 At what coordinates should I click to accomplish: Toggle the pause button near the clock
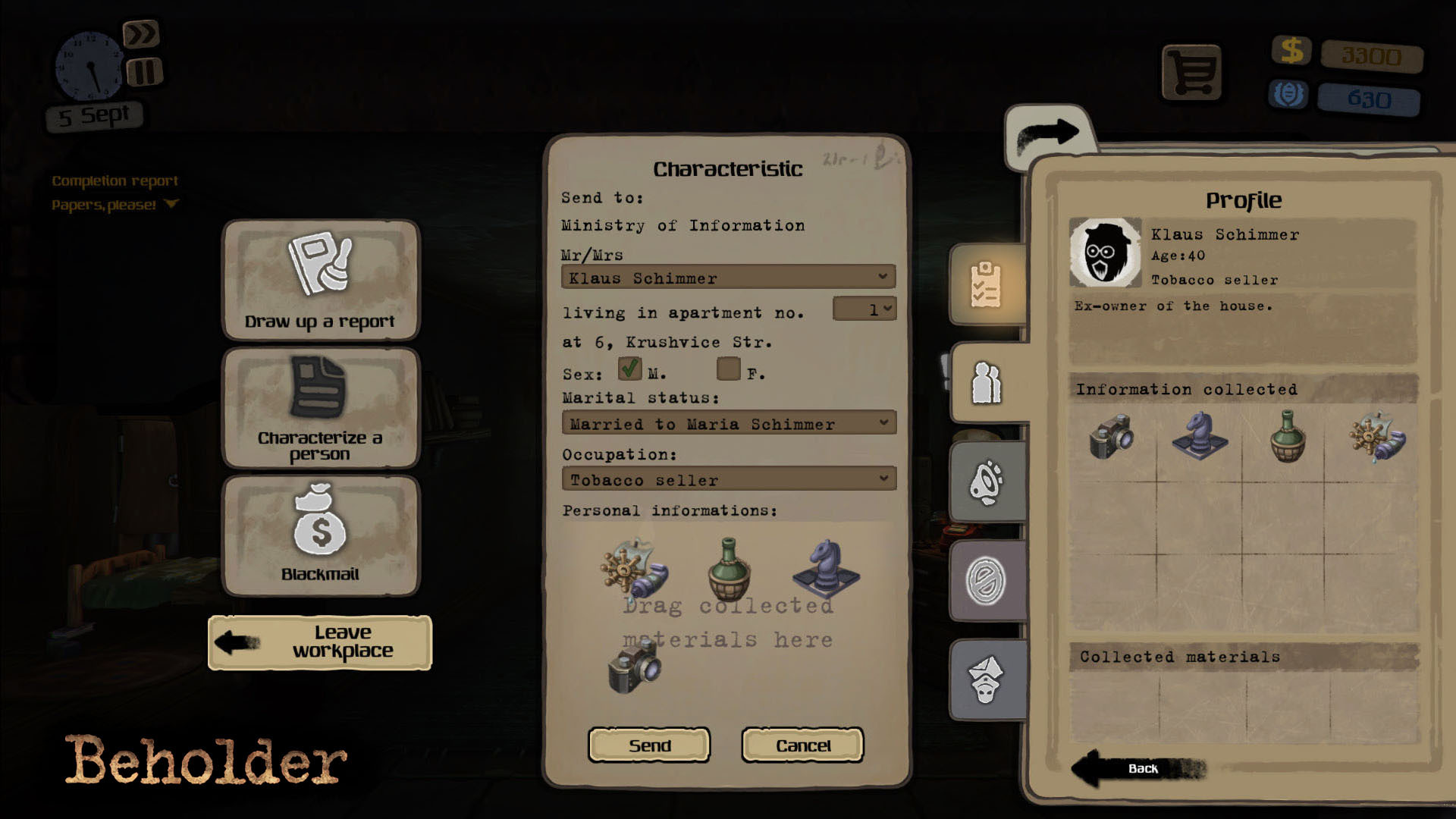tap(145, 71)
